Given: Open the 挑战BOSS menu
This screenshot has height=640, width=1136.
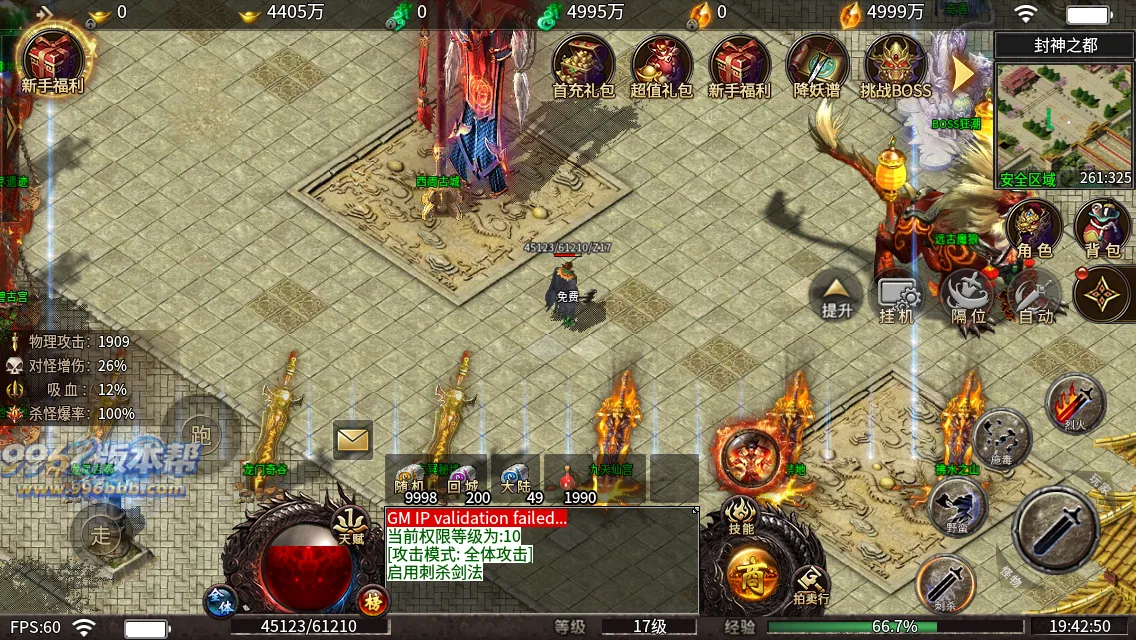Looking at the screenshot, I should [x=895, y=64].
